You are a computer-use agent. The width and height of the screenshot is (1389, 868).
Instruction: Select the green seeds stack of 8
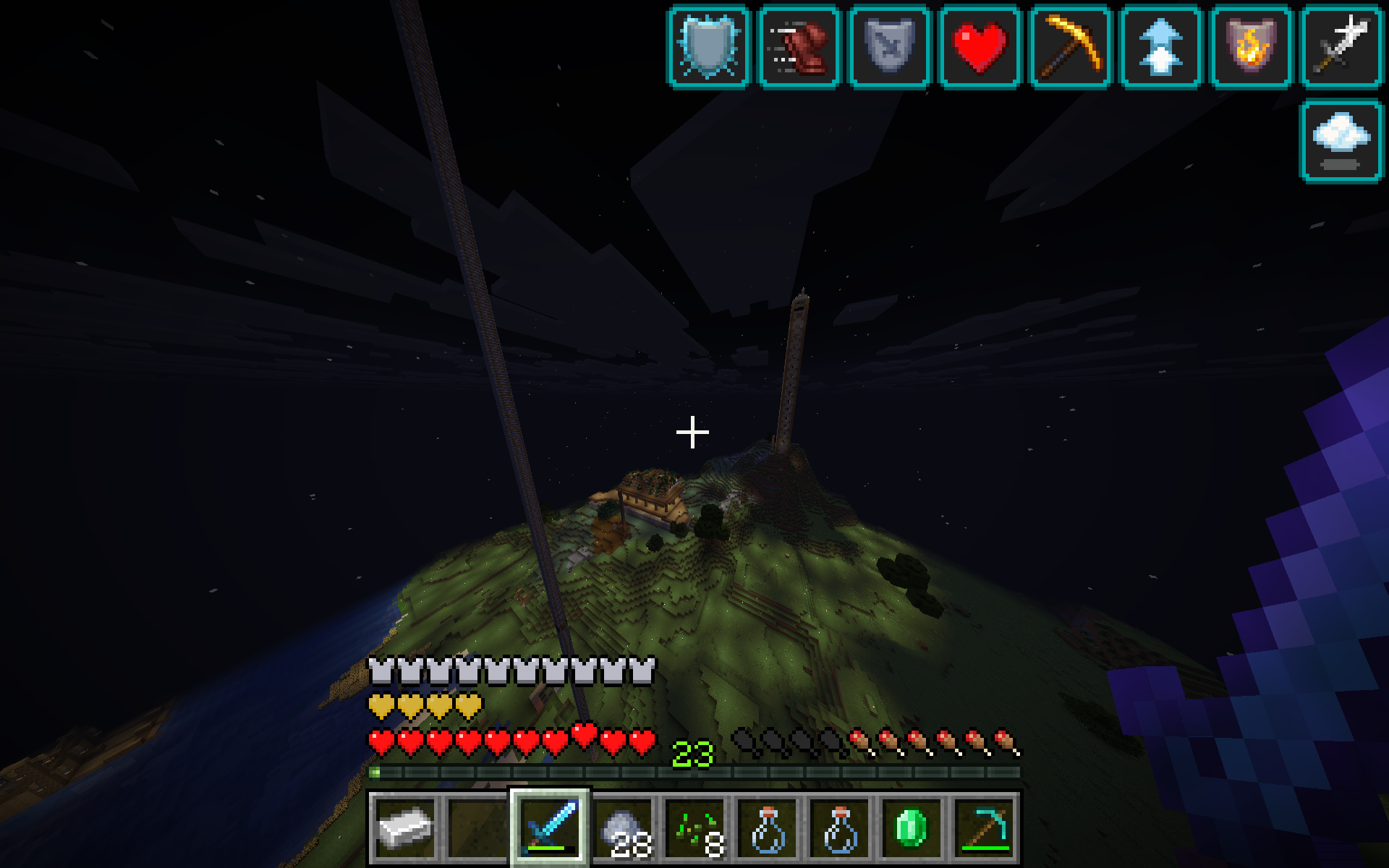(x=695, y=828)
